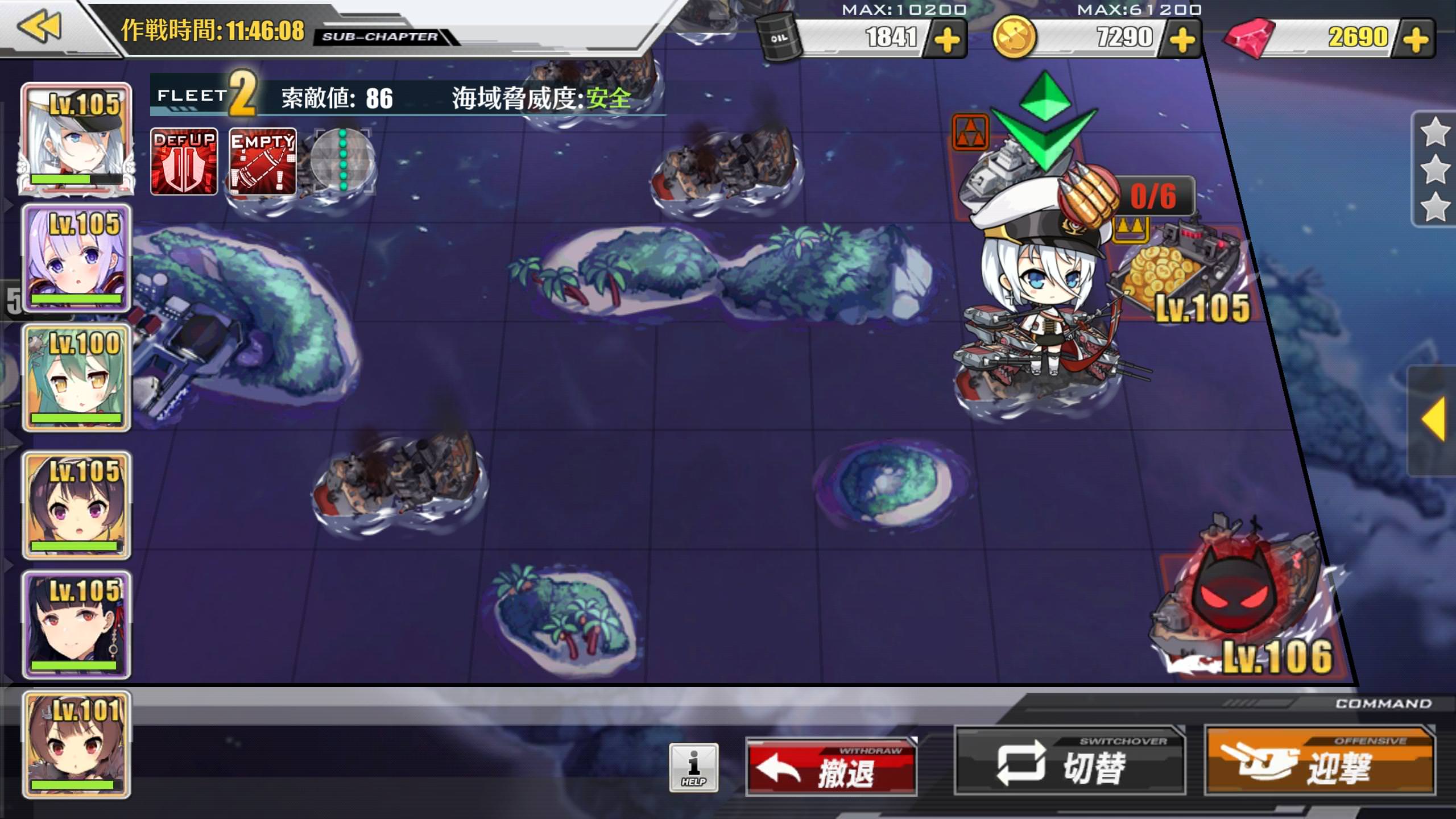The image size is (1456, 819).
Task: Select the green-haired Lv.100 ship portrait
Action: pos(76,378)
